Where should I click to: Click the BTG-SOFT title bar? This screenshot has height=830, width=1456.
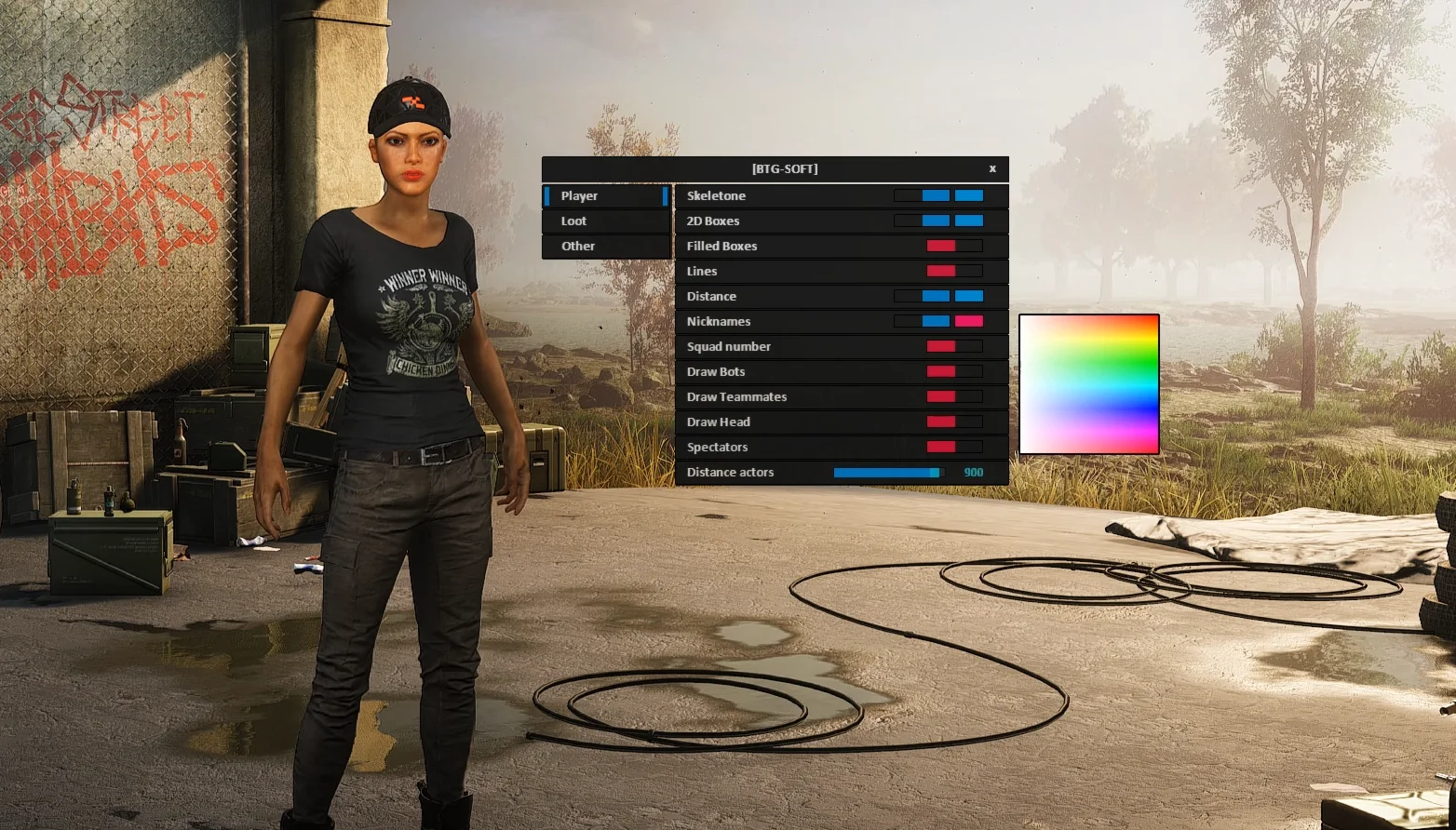pos(785,168)
